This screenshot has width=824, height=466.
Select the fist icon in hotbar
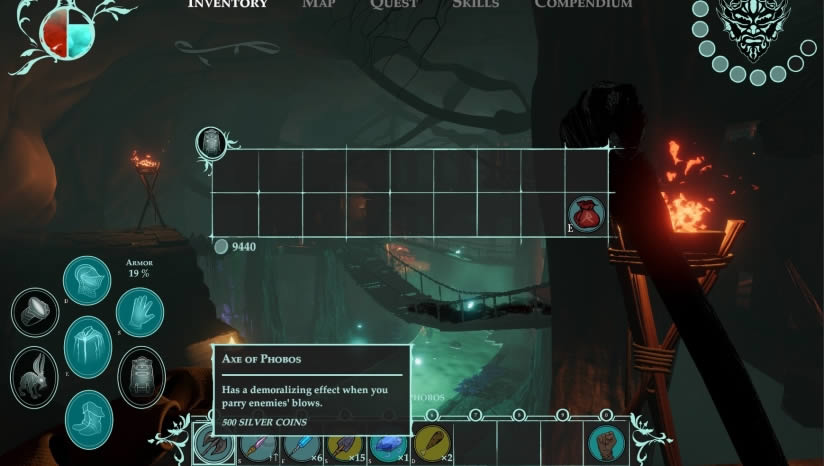[x=606, y=442]
